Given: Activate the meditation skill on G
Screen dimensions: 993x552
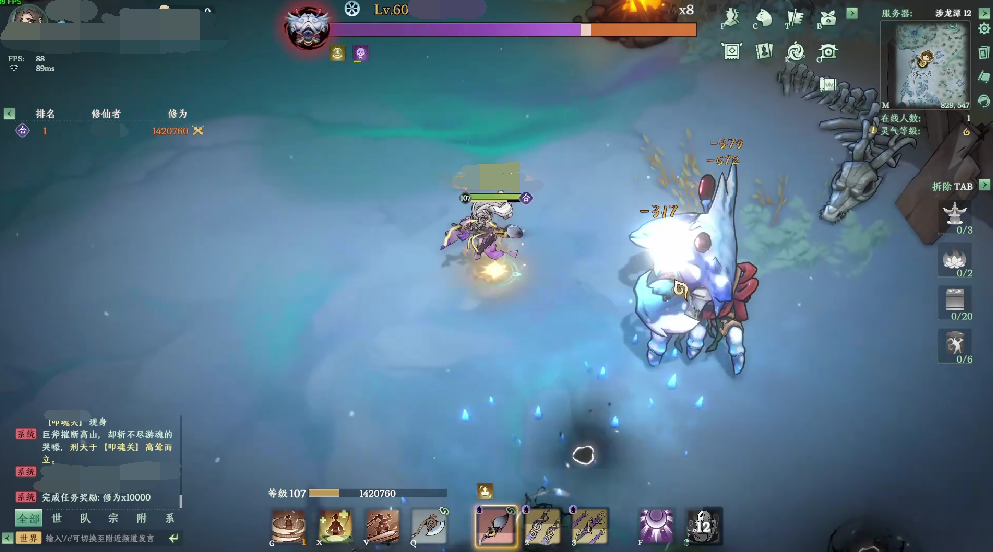Looking at the screenshot, I should pyautogui.click(x=288, y=526).
